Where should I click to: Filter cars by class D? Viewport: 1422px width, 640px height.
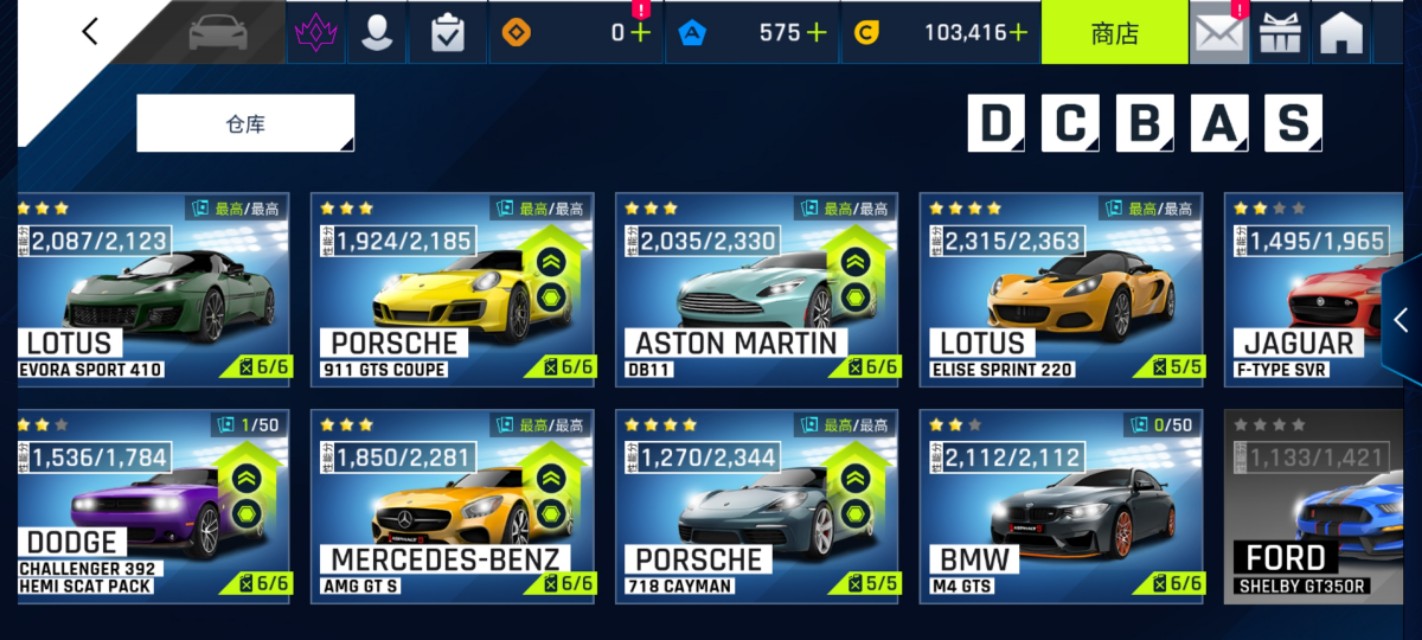click(x=996, y=124)
